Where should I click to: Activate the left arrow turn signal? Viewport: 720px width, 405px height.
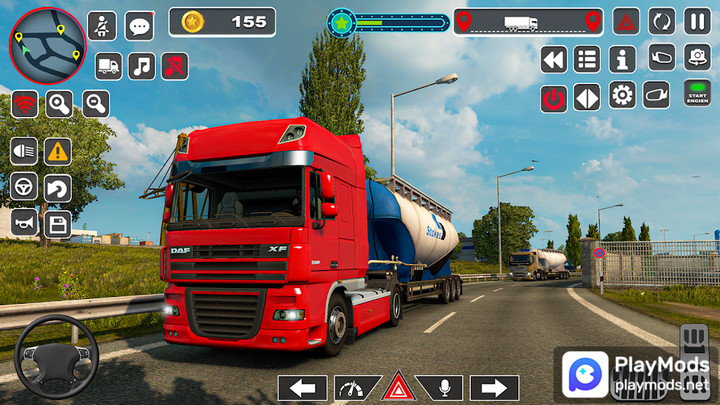pos(302,388)
